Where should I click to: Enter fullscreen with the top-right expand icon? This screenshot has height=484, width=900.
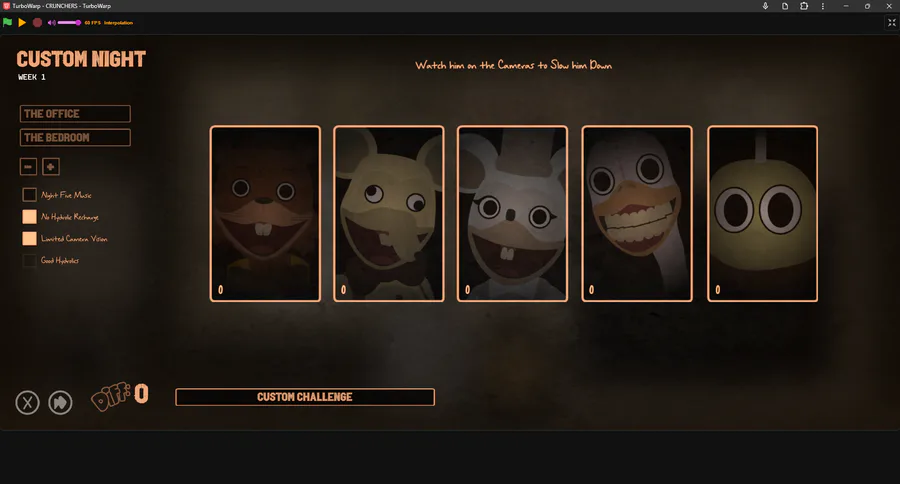click(x=891, y=22)
